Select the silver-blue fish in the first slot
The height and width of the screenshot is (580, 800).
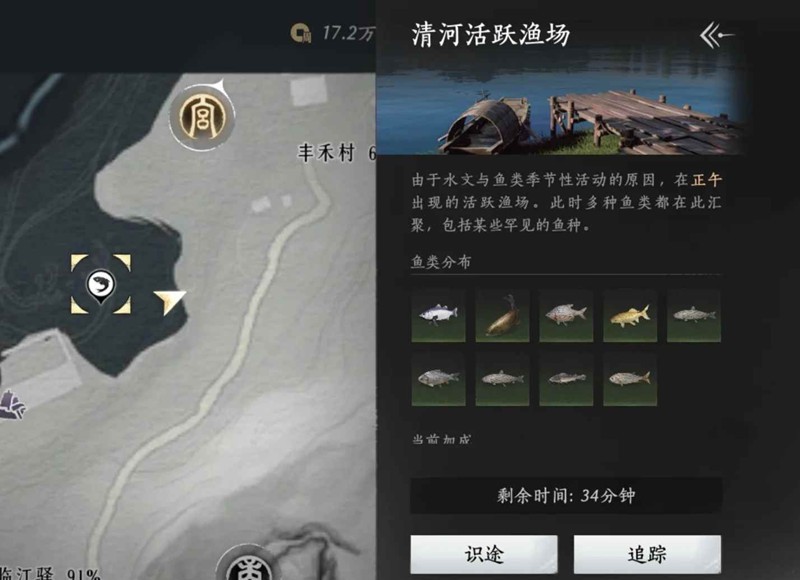click(x=438, y=316)
